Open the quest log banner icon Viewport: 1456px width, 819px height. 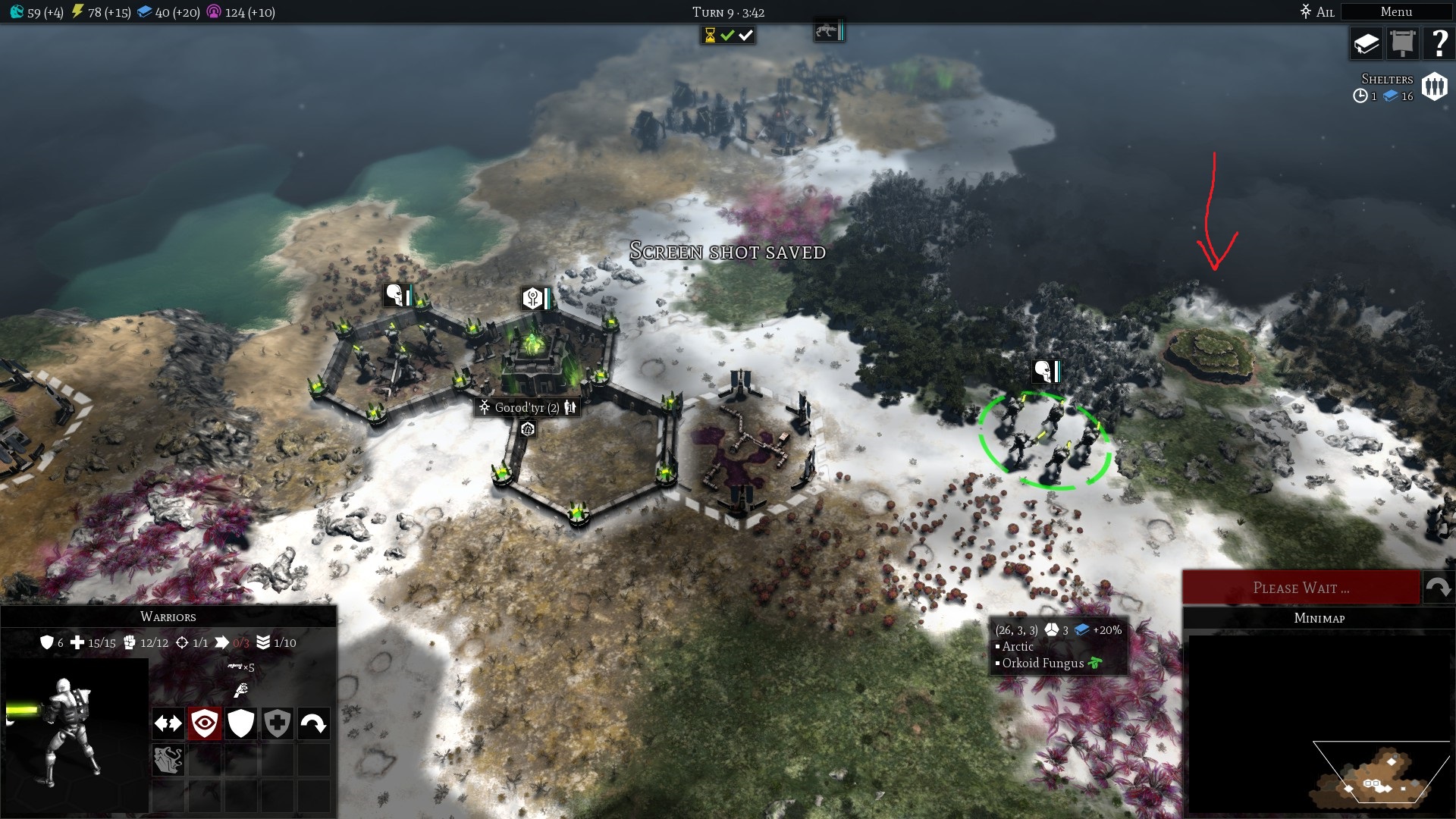(x=1402, y=43)
